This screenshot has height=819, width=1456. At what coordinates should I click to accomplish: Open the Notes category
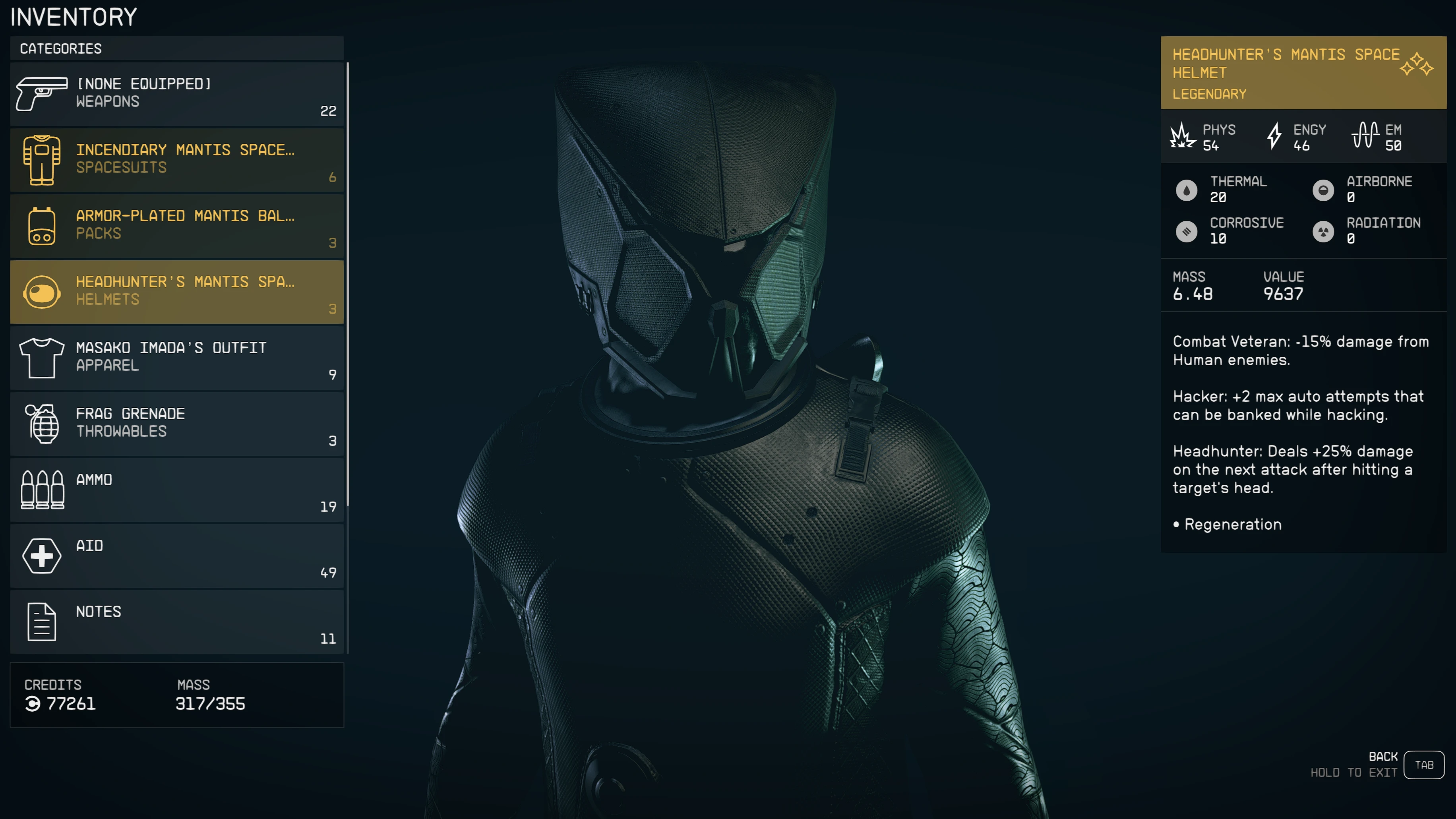[176, 622]
